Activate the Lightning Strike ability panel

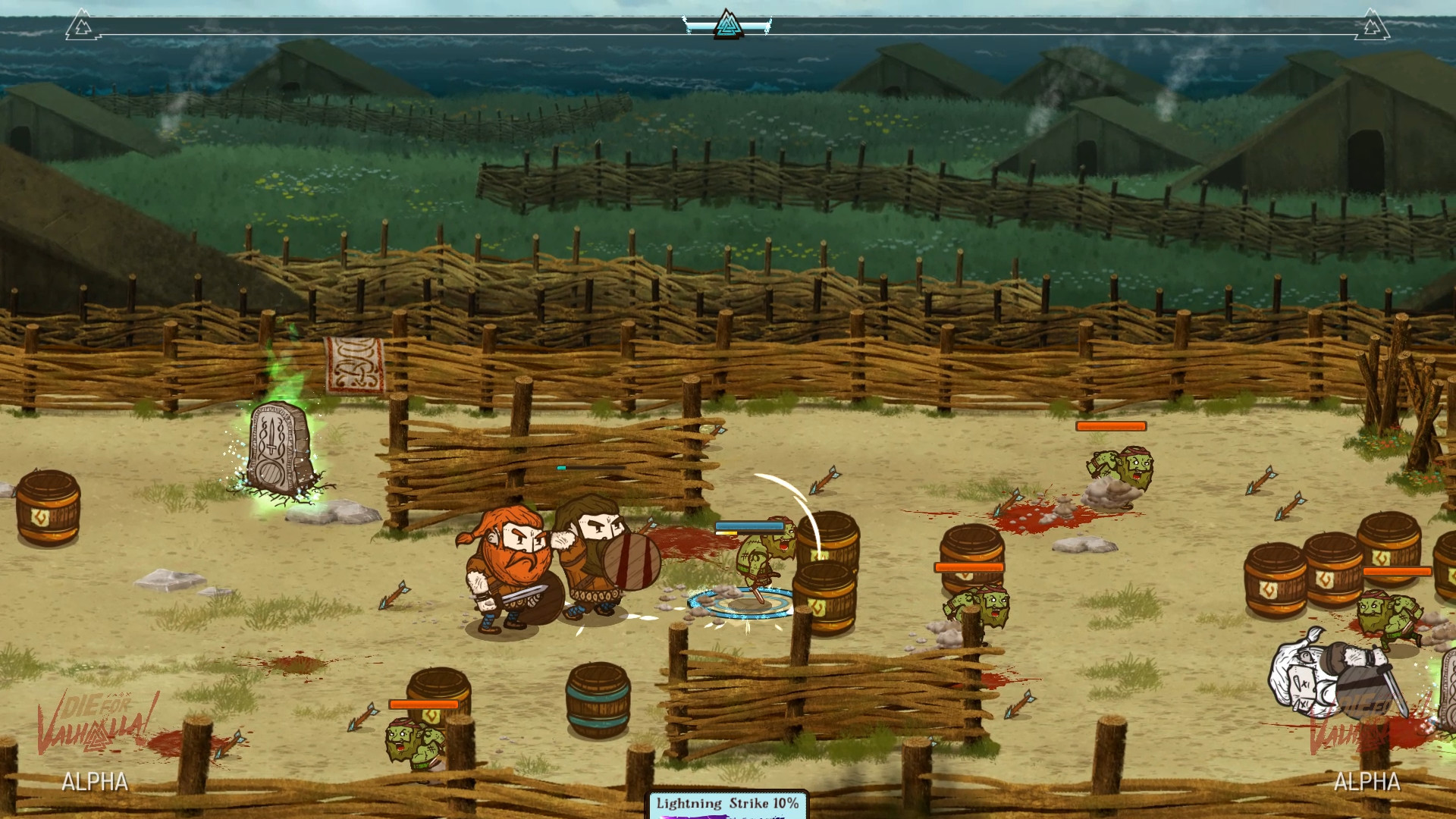pyautogui.click(x=727, y=805)
